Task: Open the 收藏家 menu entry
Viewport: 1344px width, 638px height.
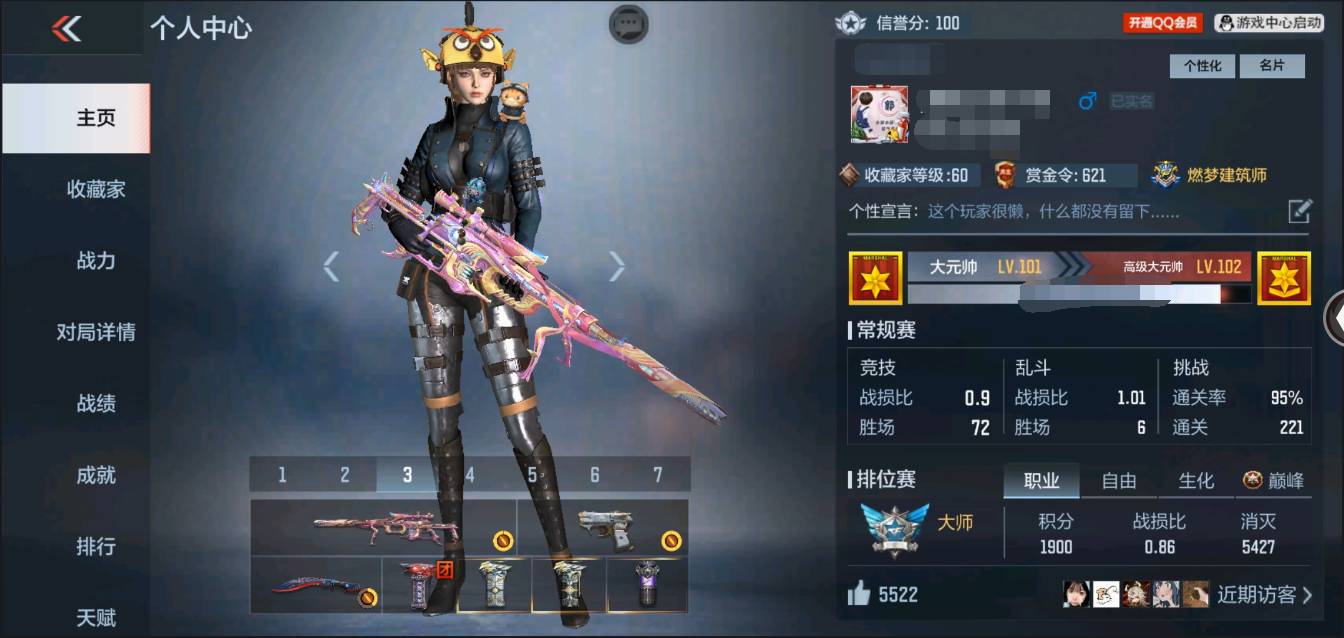Action: pyautogui.click(x=96, y=189)
